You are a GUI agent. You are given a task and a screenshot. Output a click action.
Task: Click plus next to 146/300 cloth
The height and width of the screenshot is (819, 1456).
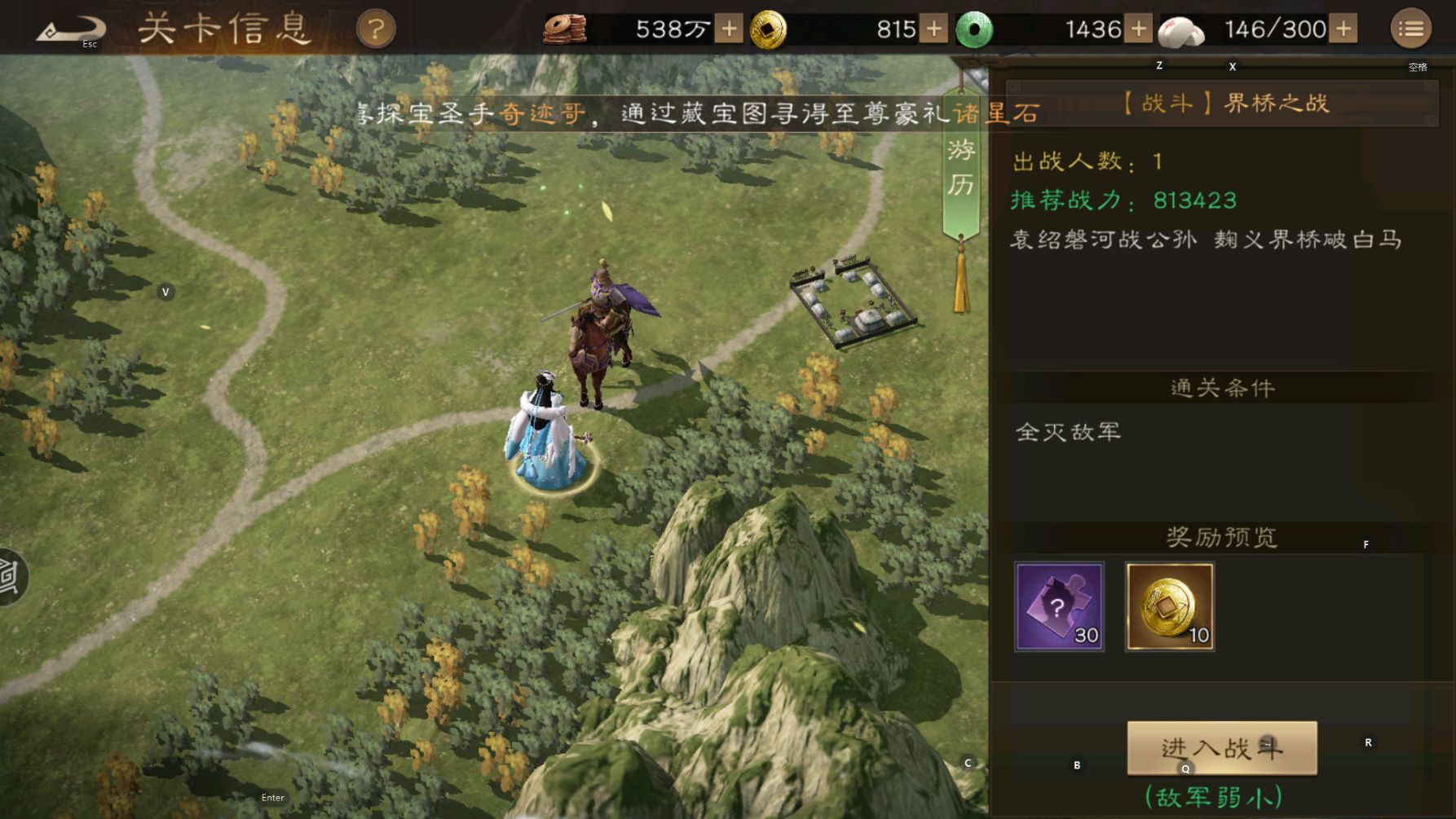point(1342,29)
